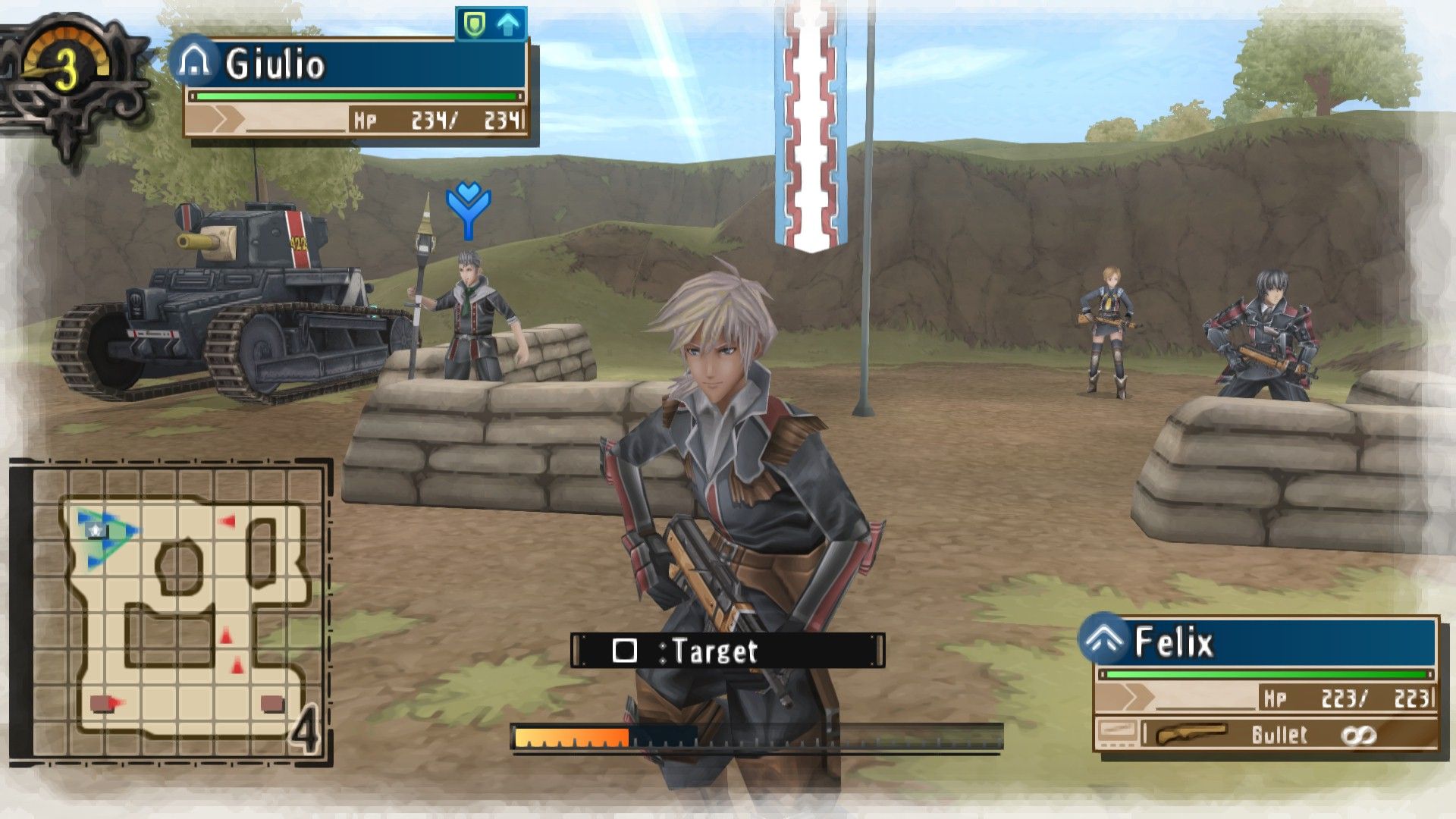The image size is (1456, 819).
Task: Select the rifle weapon icon in Felix's panel
Action: pyautogui.click(x=1191, y=735)
